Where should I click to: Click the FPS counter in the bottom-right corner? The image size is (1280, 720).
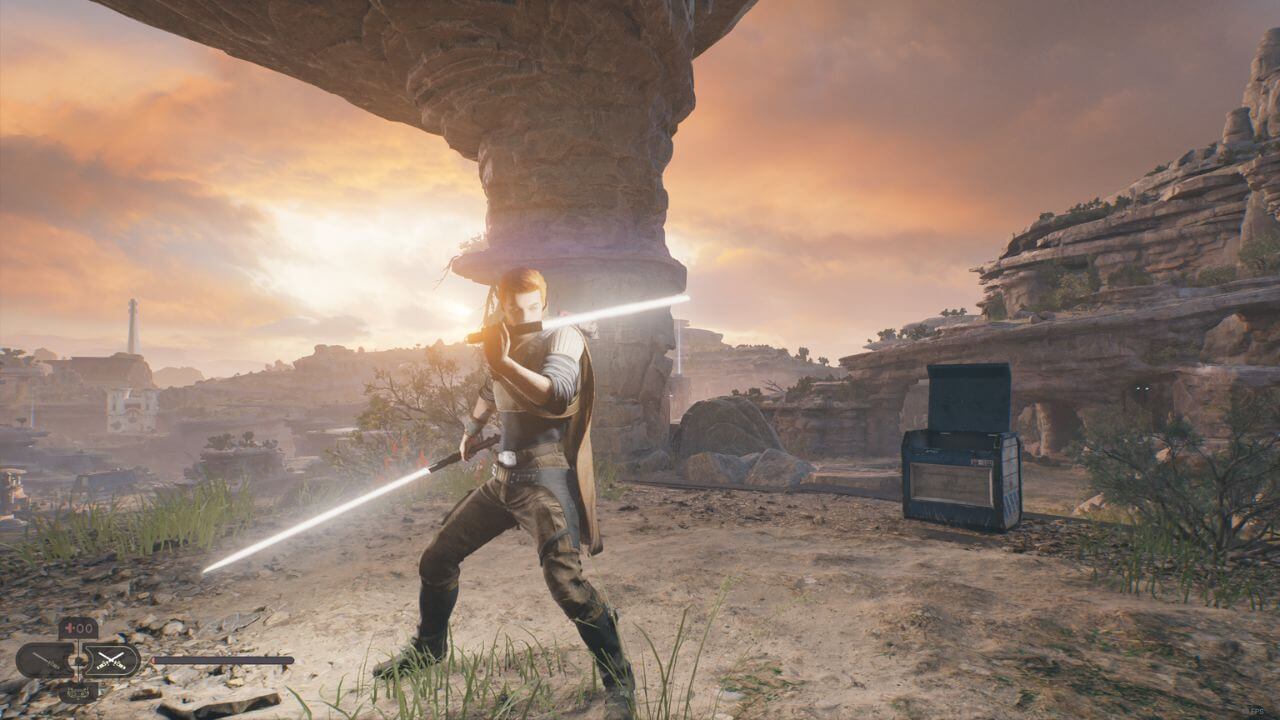1257,711
